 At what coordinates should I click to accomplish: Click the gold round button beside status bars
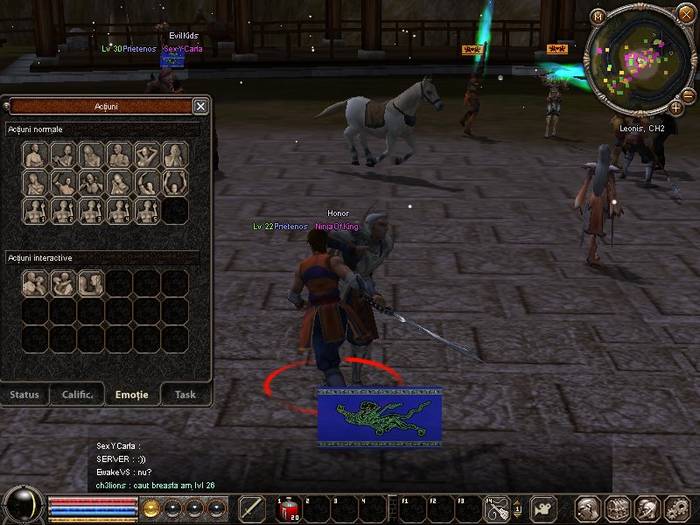152,508
